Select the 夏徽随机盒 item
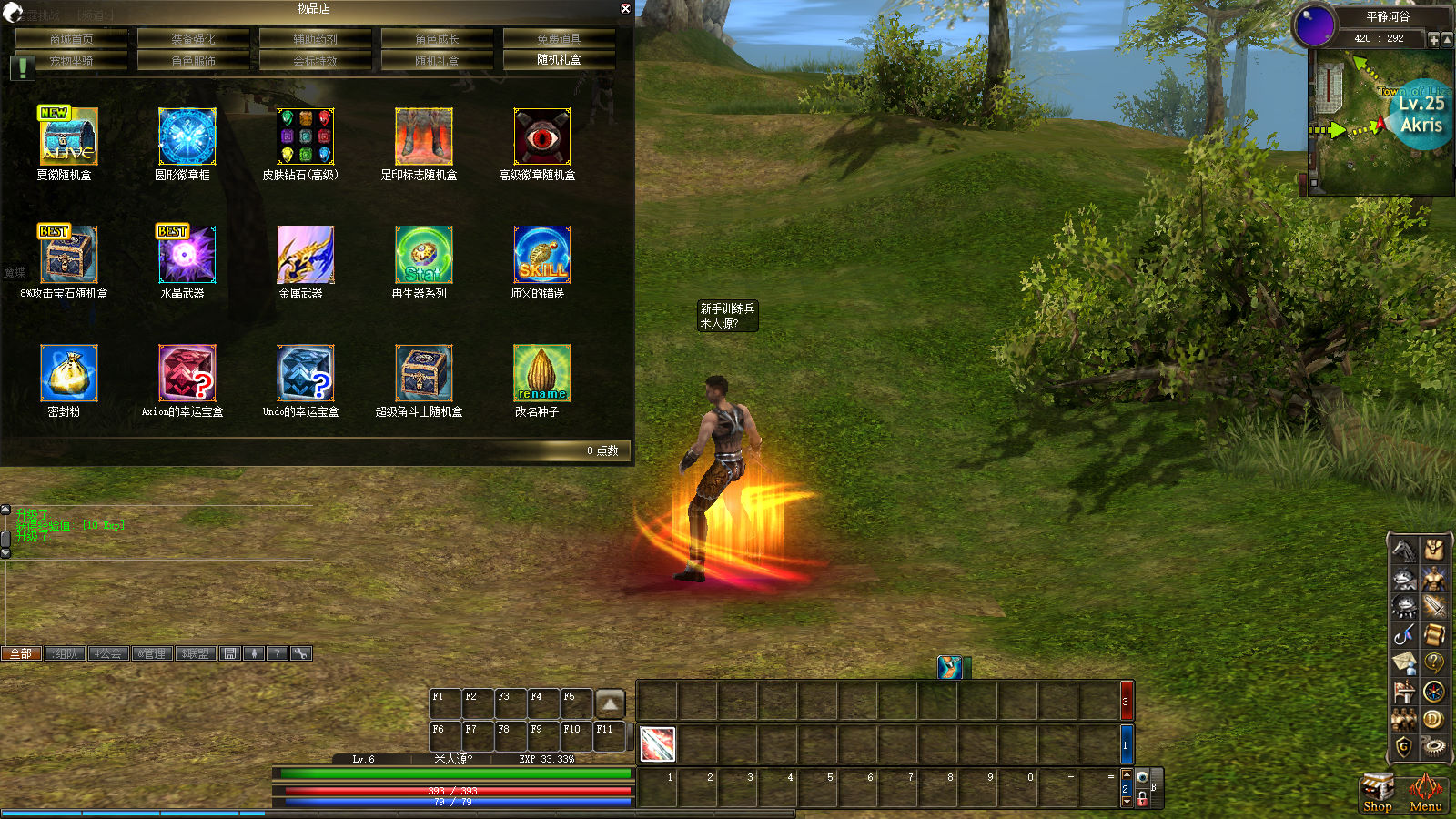Screen dimensions: 1456x819 68,136
